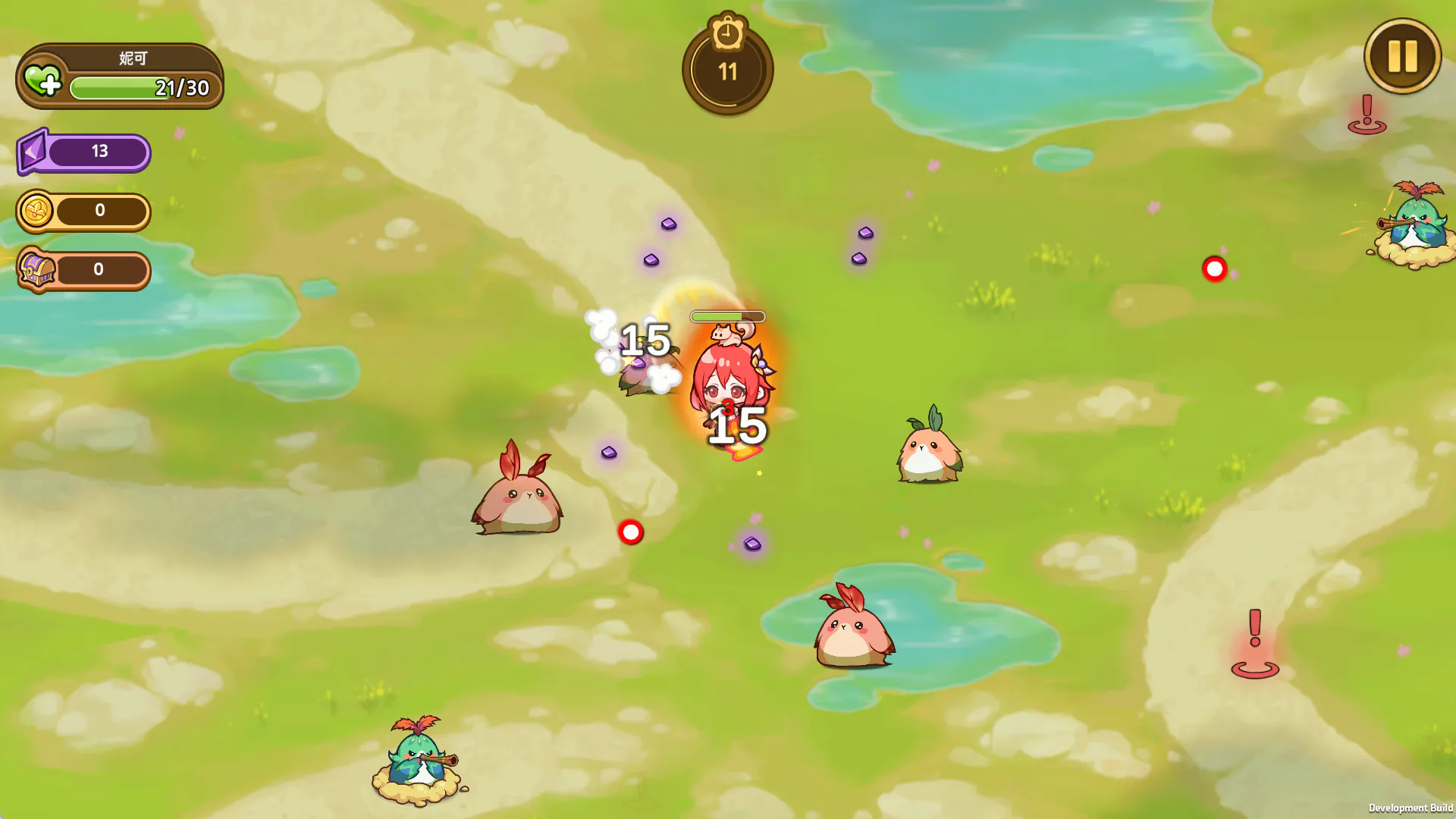1456x819 pixels.
Task: Pause the game with the pause button
Action: pyautogui.click(x=1402, y=56)
